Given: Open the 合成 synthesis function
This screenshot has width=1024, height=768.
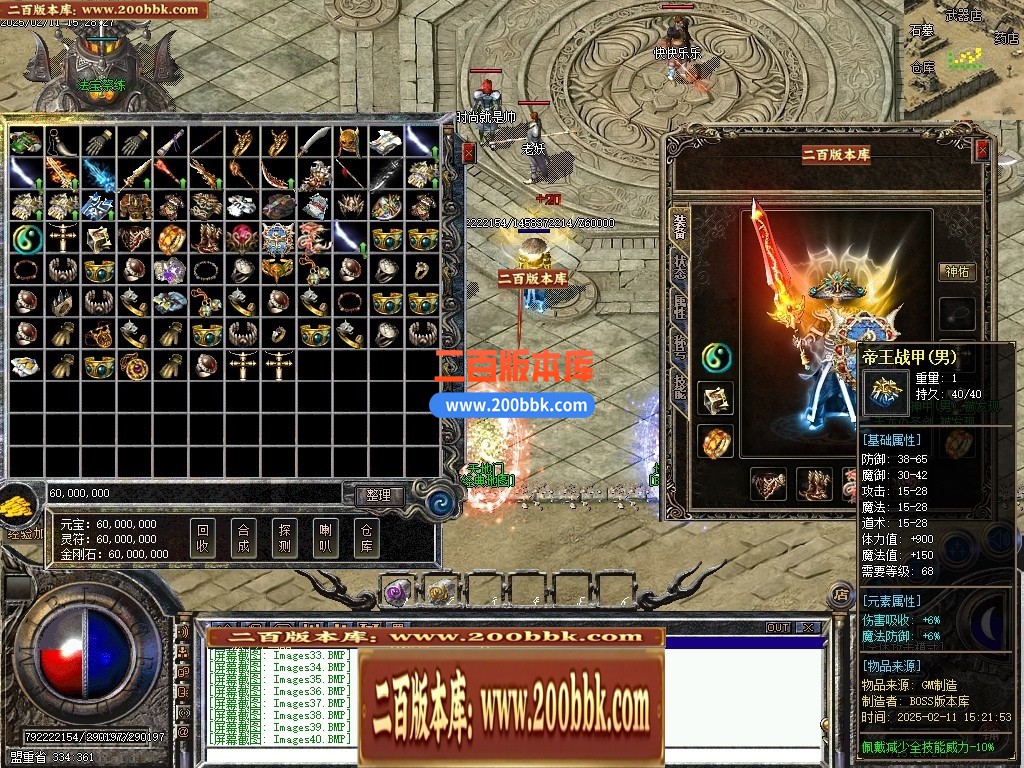Looking at the screenshot, I should (243, 539).
